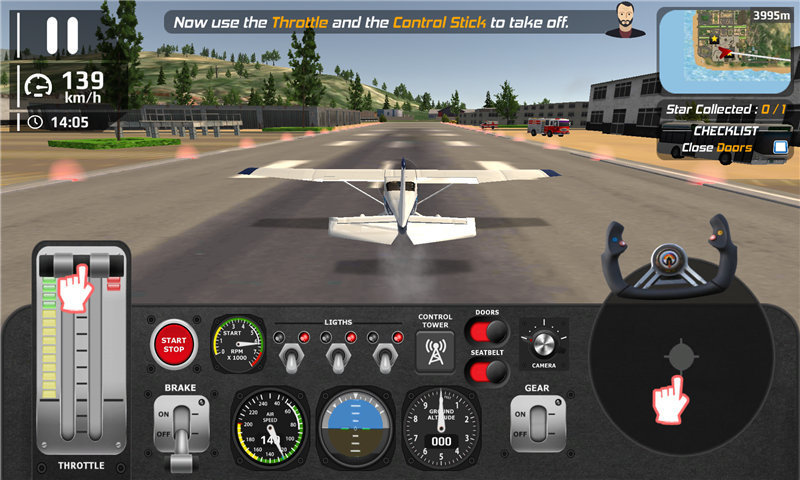Turn the Camera knob
Image resolution: width=800 pixels, height=480 pixels.
pos(544,343)
